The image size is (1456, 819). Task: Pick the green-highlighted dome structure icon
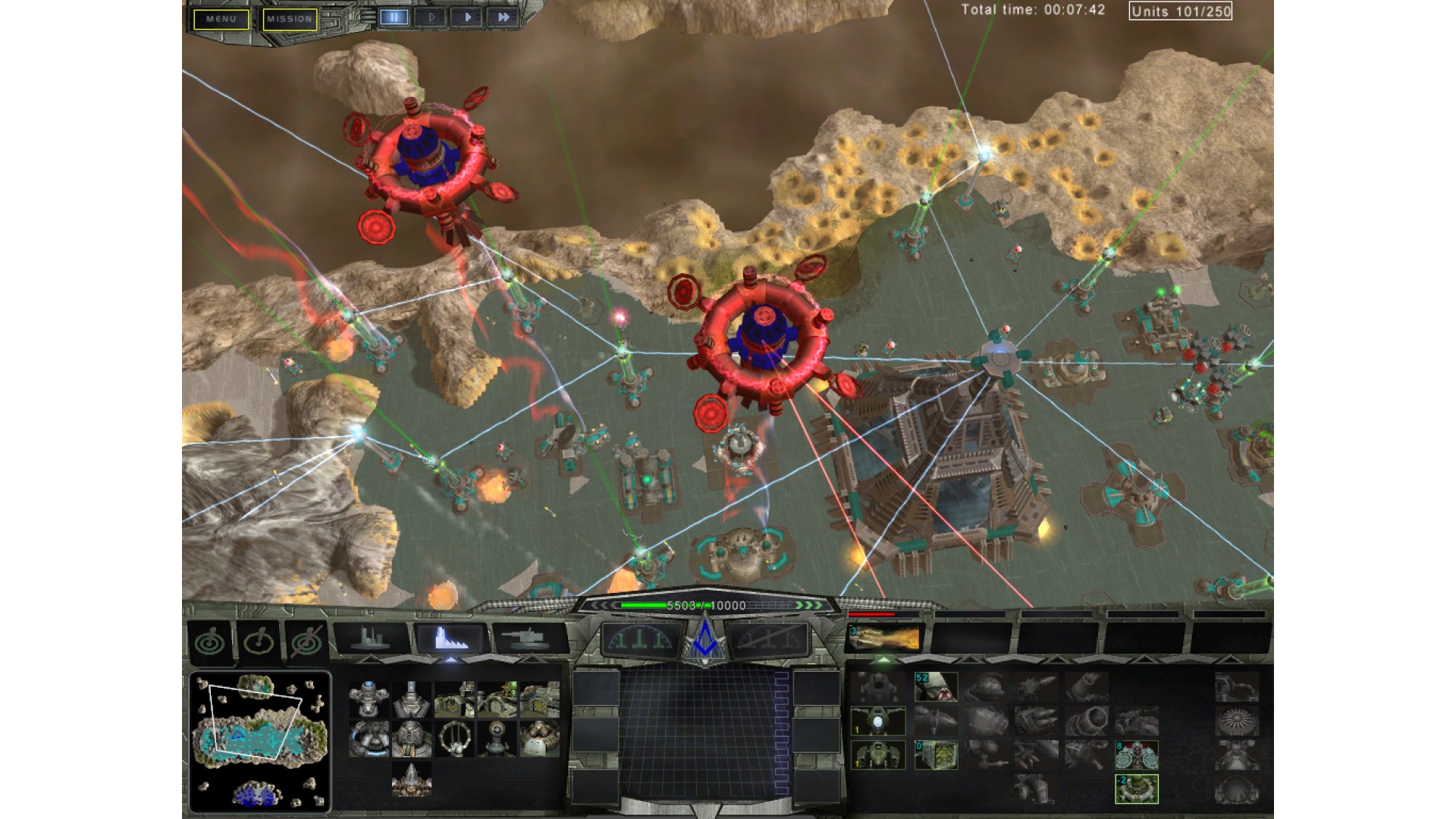tap(1137, 789)
